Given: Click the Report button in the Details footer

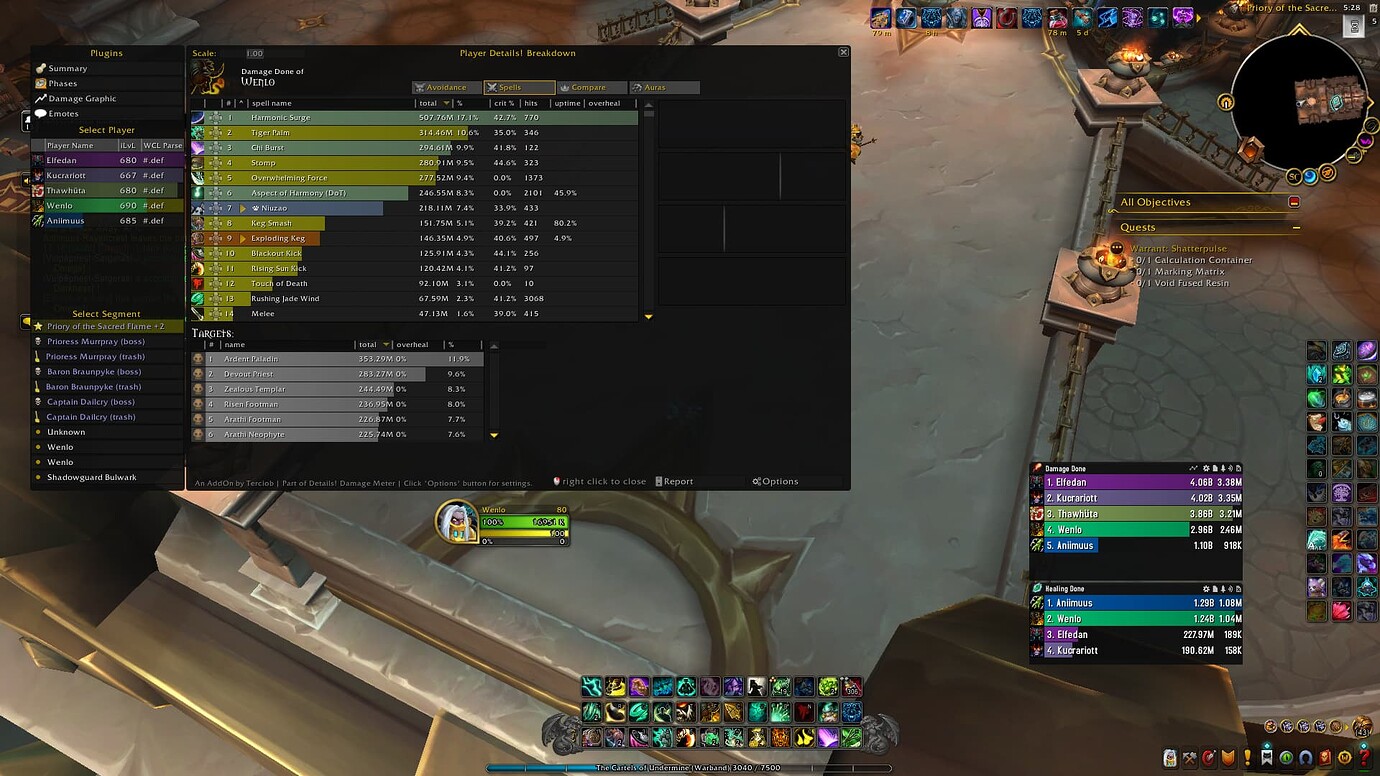Looking at the screenshot, I should tap(676, 481).
